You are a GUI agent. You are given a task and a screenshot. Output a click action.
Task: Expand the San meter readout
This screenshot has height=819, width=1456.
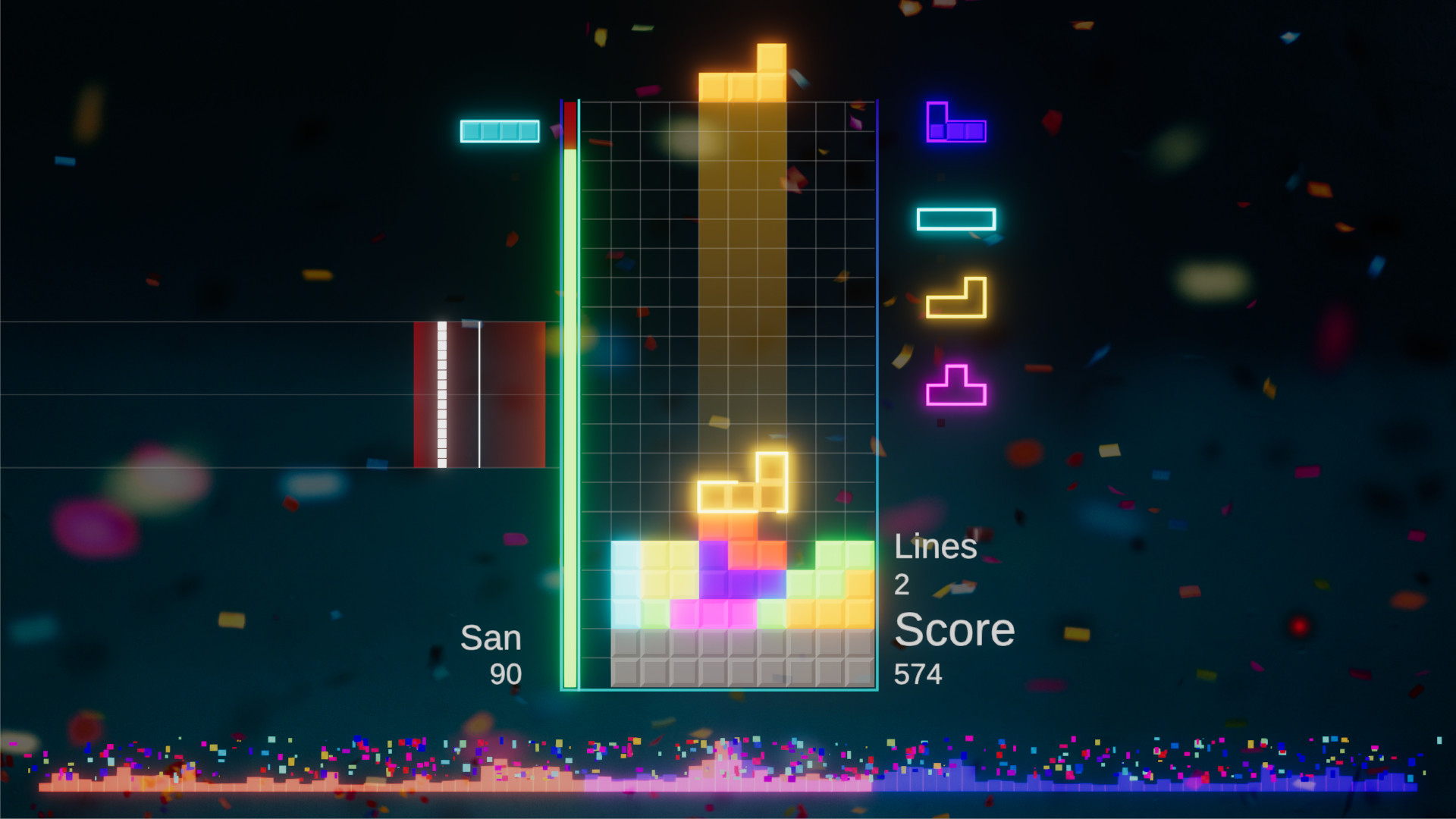click(491, 638)
